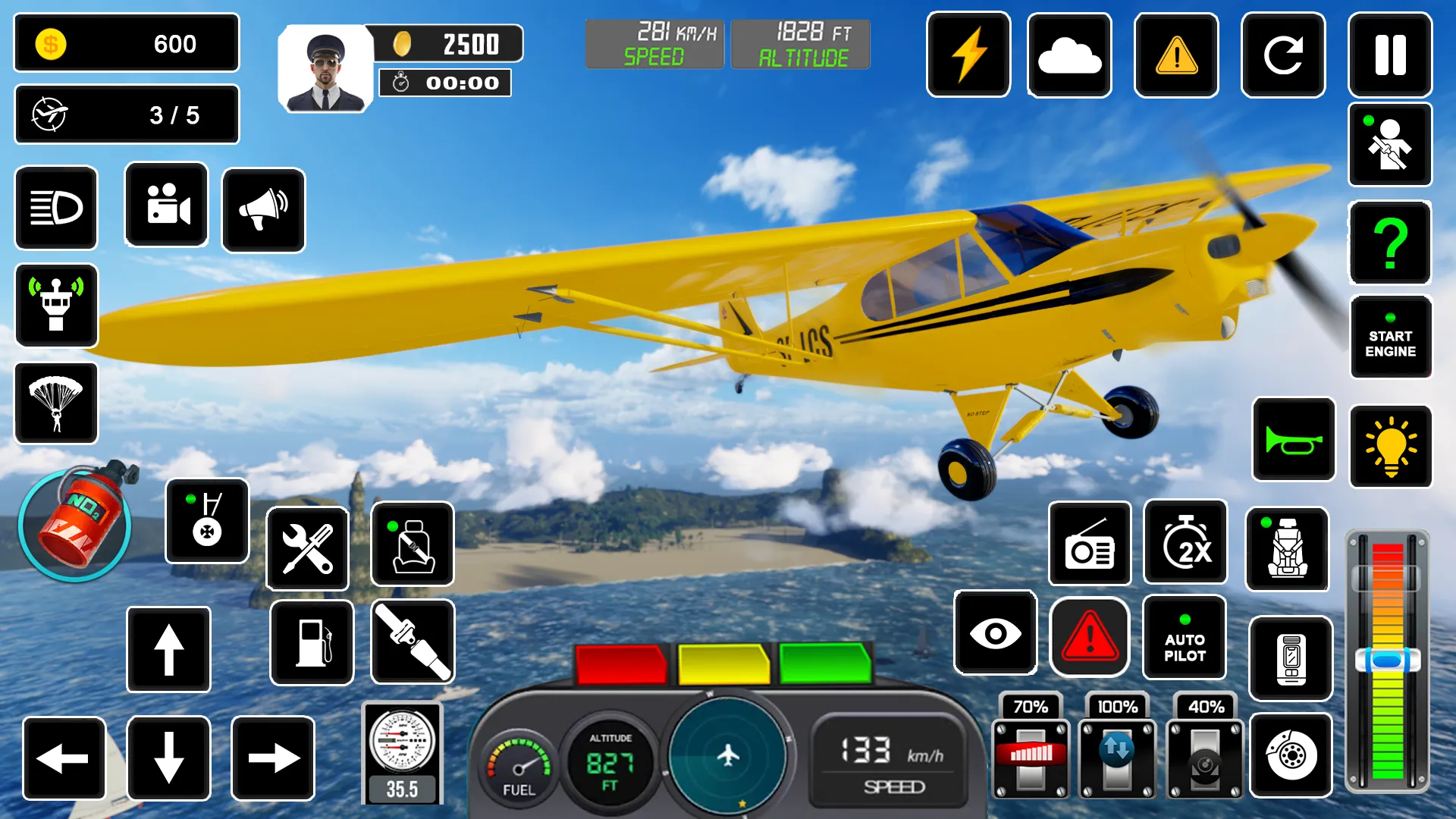This screenshot has height=819, width=1456.
Task: Toggle 2x time speed
Action: pos(1185,544)
